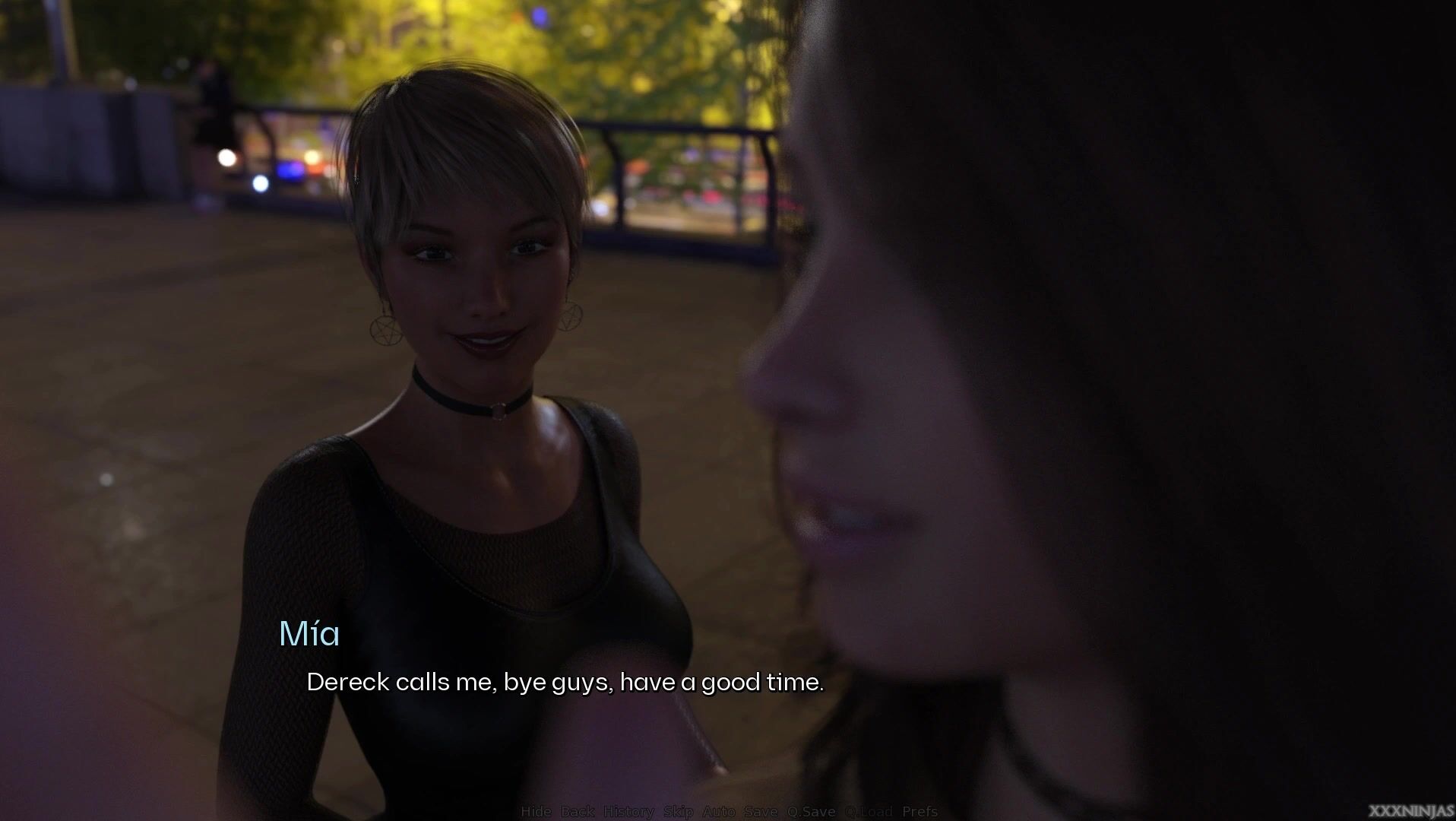Toggle Auto-advance dialogue

click(x=718, y=812)
